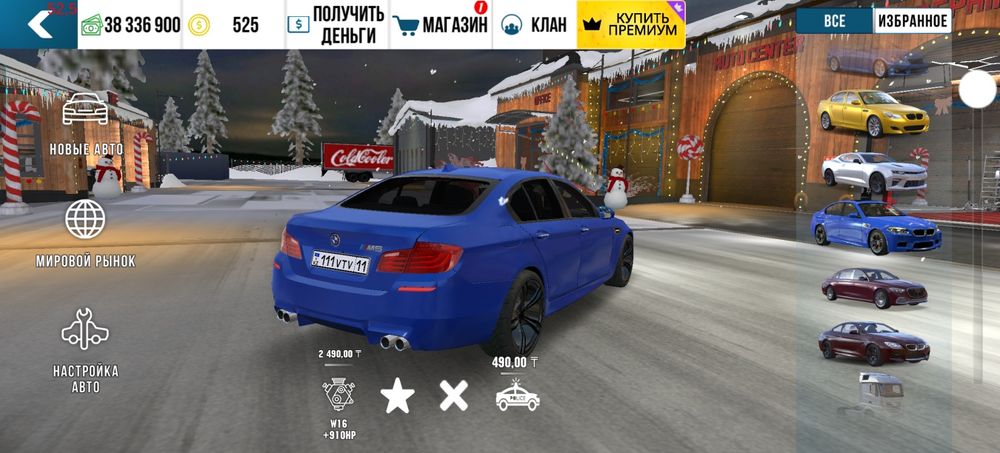Select the blue BMW thumbnail in the list
This screenshot has width=1000, height=453.
pyautogui.click(x=876, y=228)
